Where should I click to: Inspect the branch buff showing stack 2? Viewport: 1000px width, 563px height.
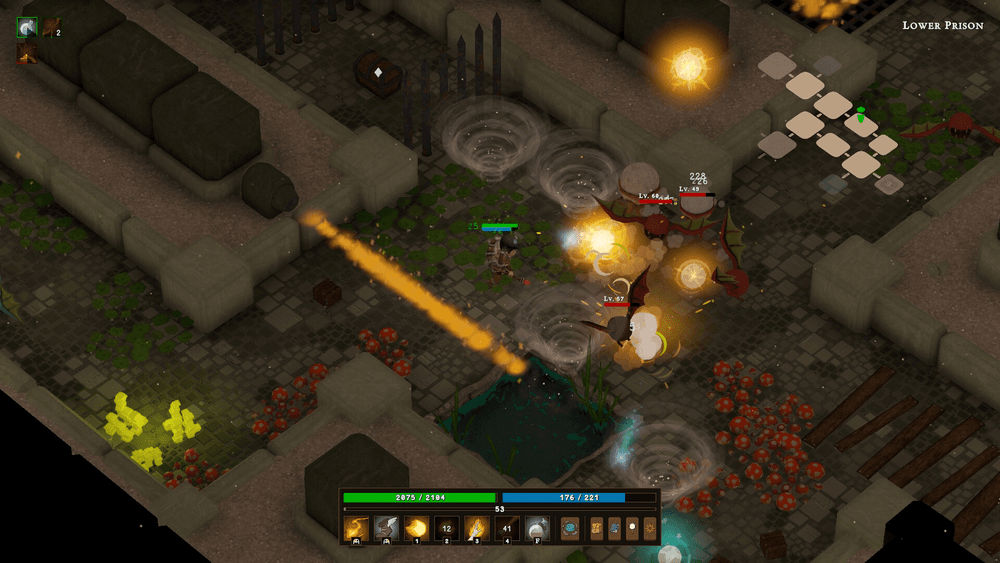coord(50,28)
